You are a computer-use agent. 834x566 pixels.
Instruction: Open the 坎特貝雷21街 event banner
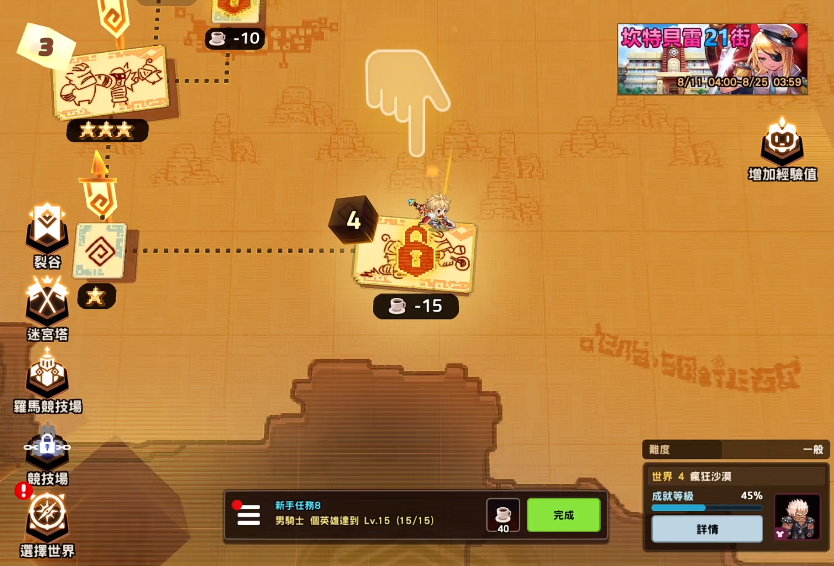[712, 59]
